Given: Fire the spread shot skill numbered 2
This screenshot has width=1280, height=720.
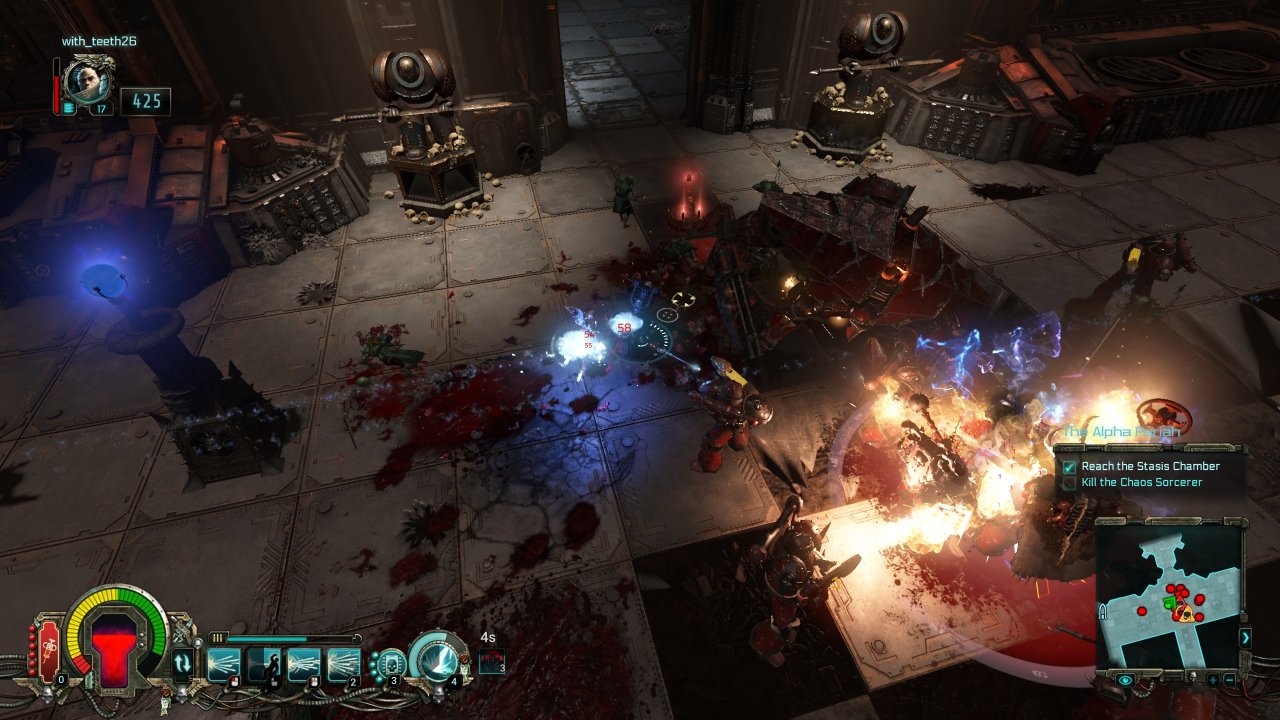Looking at the screenshot, I should (x=343, y=664).
